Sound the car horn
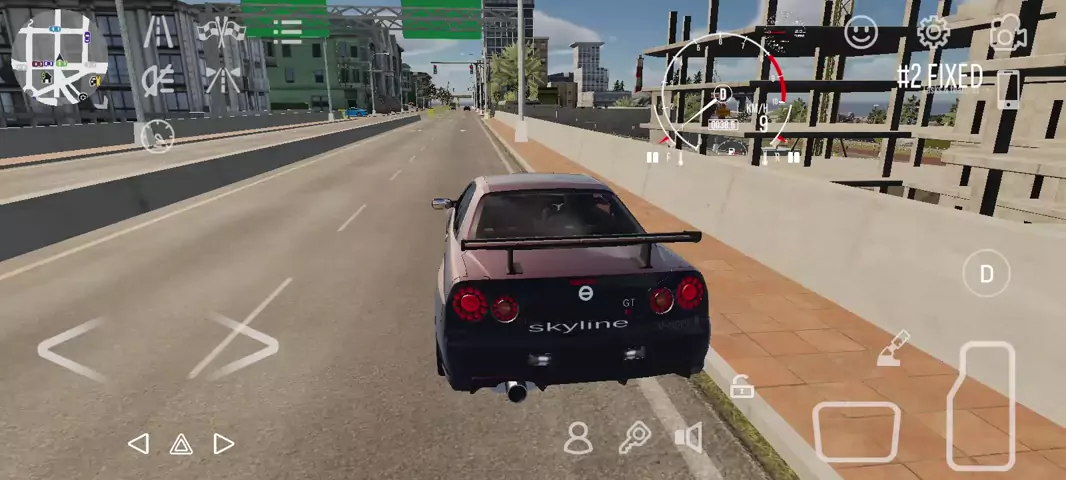 (x=689, y=438)
